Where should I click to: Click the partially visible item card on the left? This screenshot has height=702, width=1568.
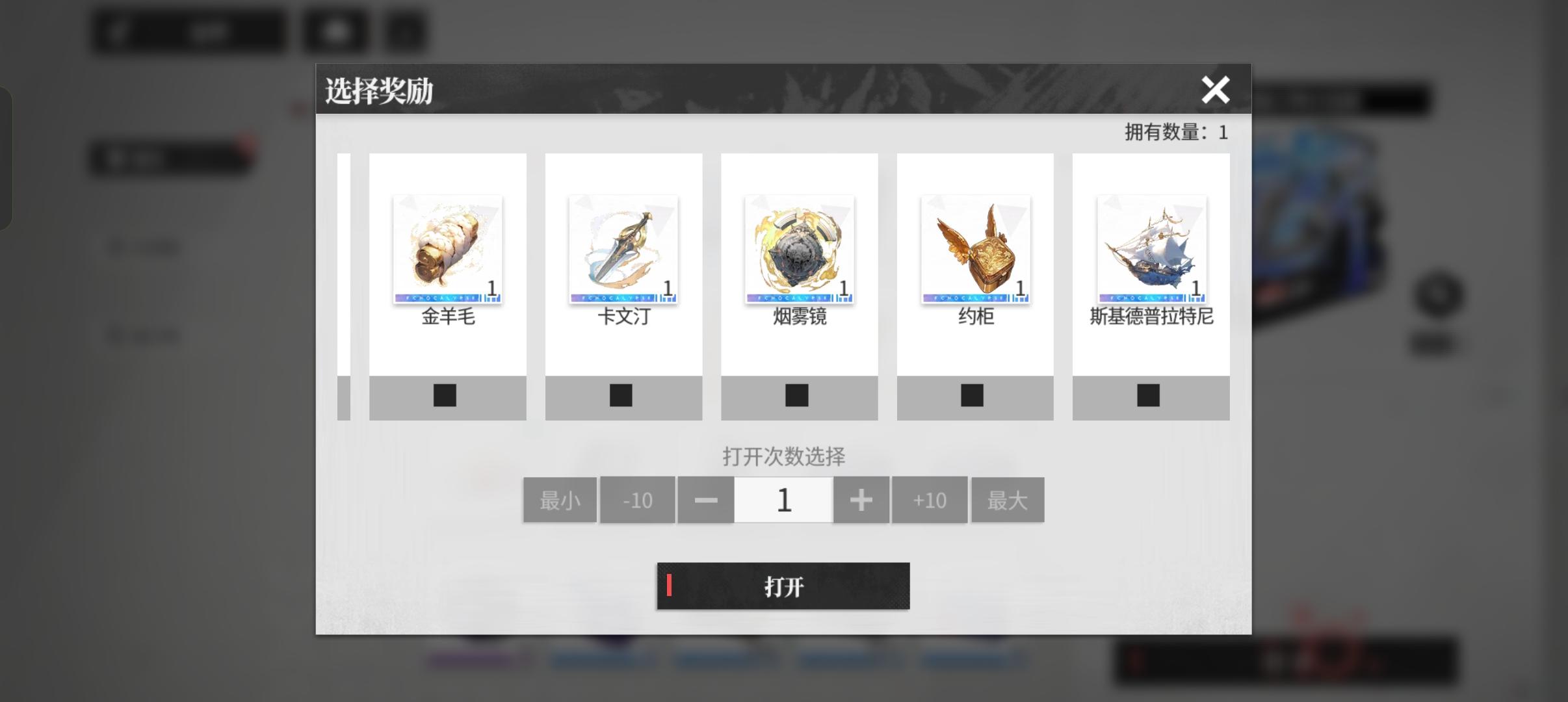(x=345, y=273)
